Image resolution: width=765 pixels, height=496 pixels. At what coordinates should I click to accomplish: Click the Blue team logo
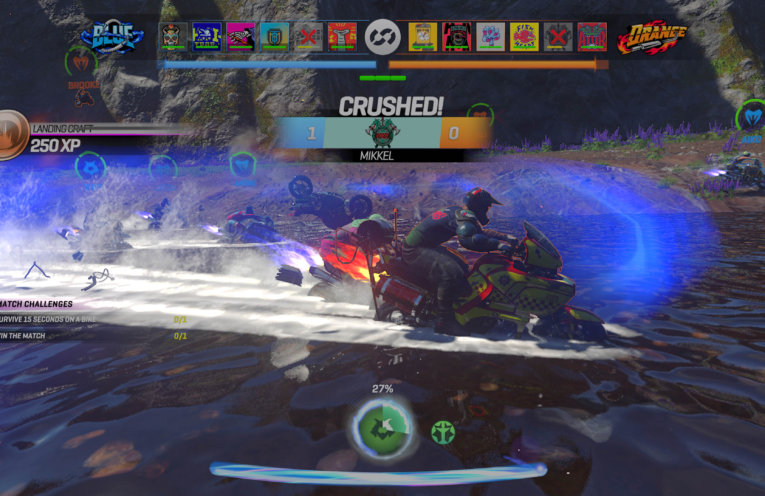(111, 38)
